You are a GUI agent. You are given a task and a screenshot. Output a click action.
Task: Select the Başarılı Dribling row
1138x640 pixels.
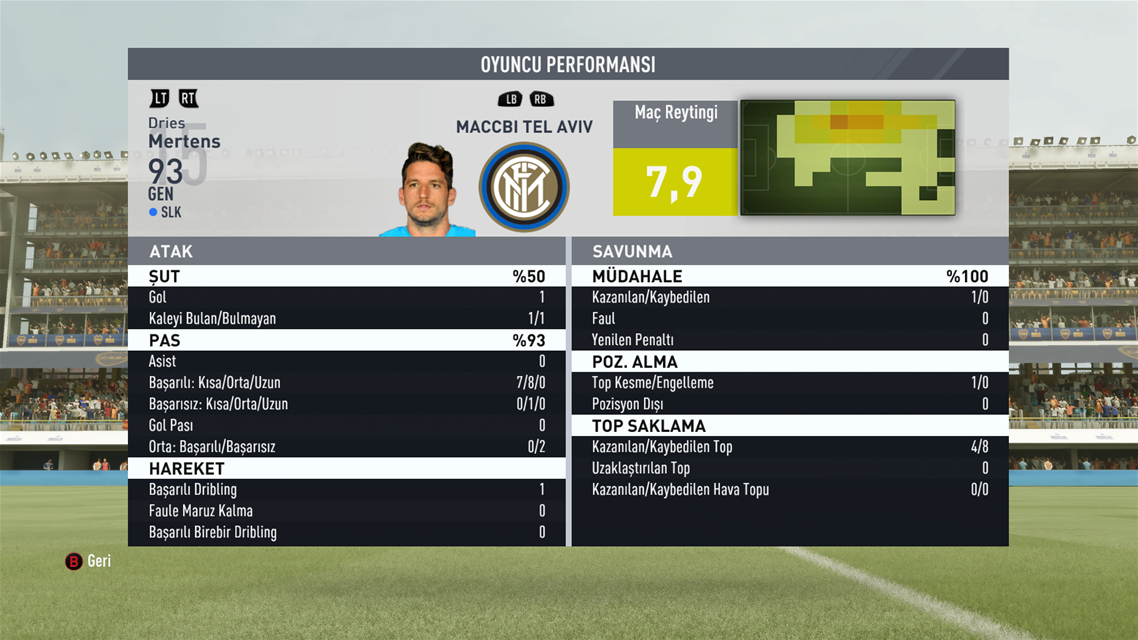coord(346,490)
